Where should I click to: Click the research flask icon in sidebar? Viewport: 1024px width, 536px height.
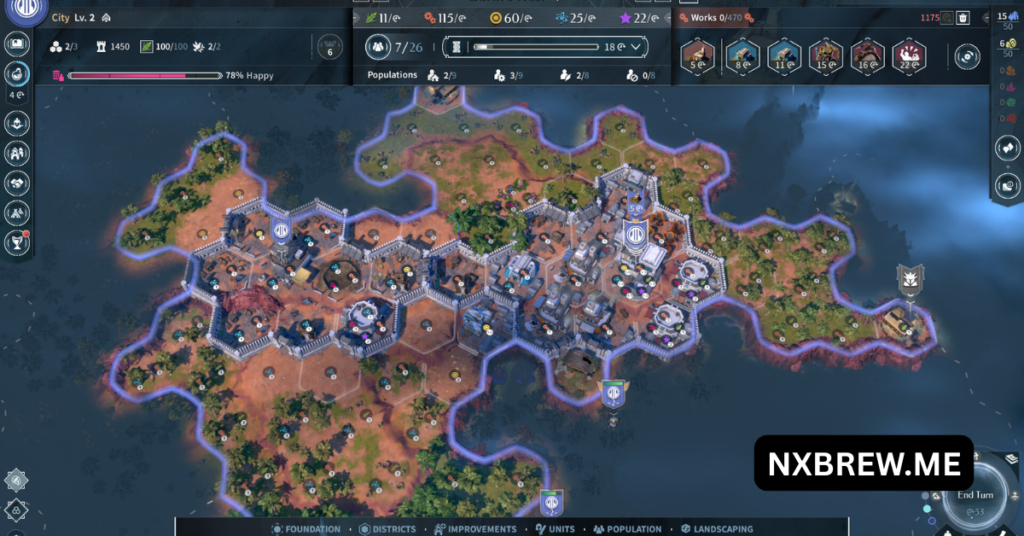(x=17, y=73)
